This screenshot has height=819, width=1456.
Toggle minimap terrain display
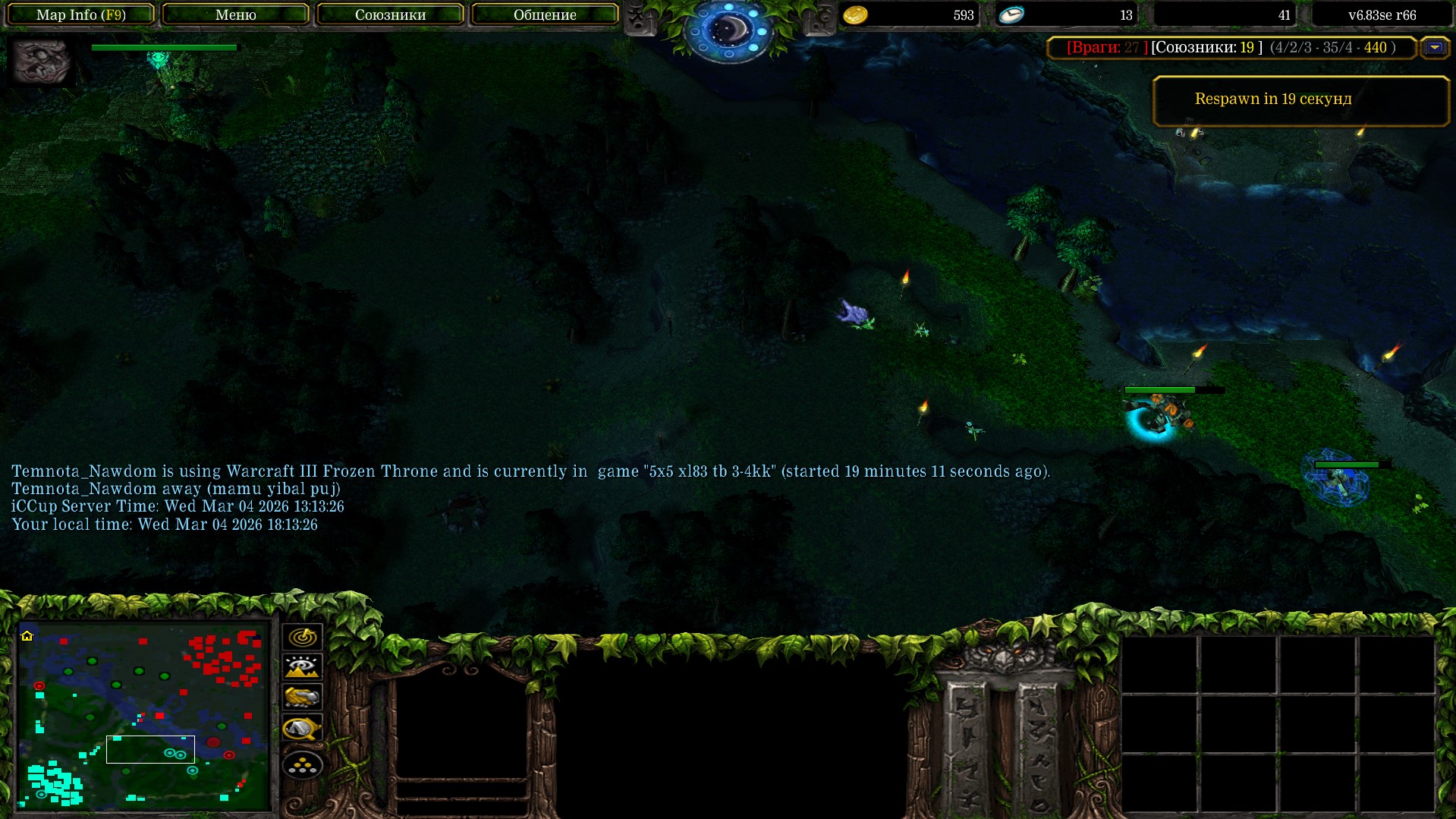pos(302,667)
